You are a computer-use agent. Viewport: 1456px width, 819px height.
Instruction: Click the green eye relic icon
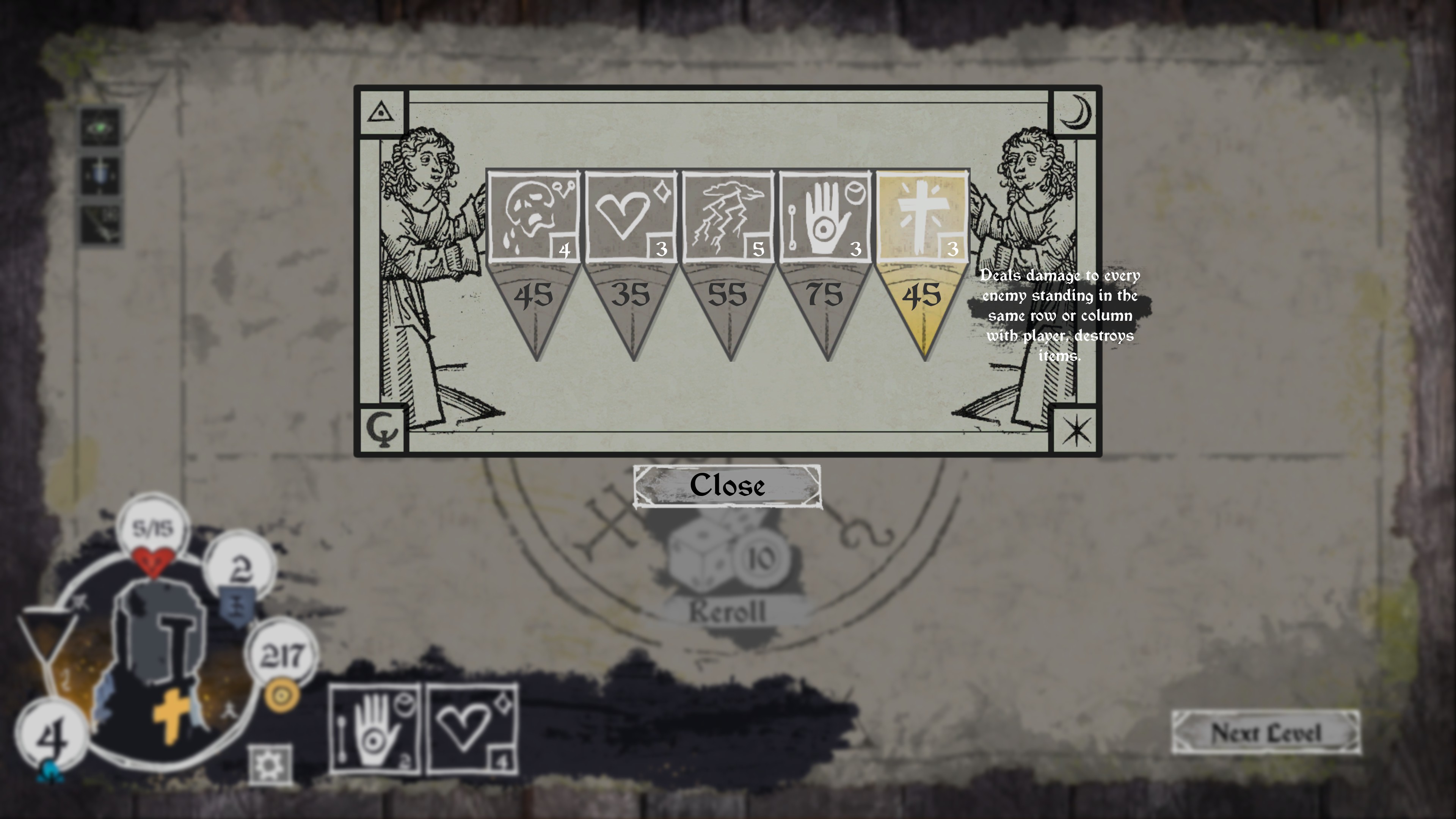pyautogui.click(x=100, y=128)
